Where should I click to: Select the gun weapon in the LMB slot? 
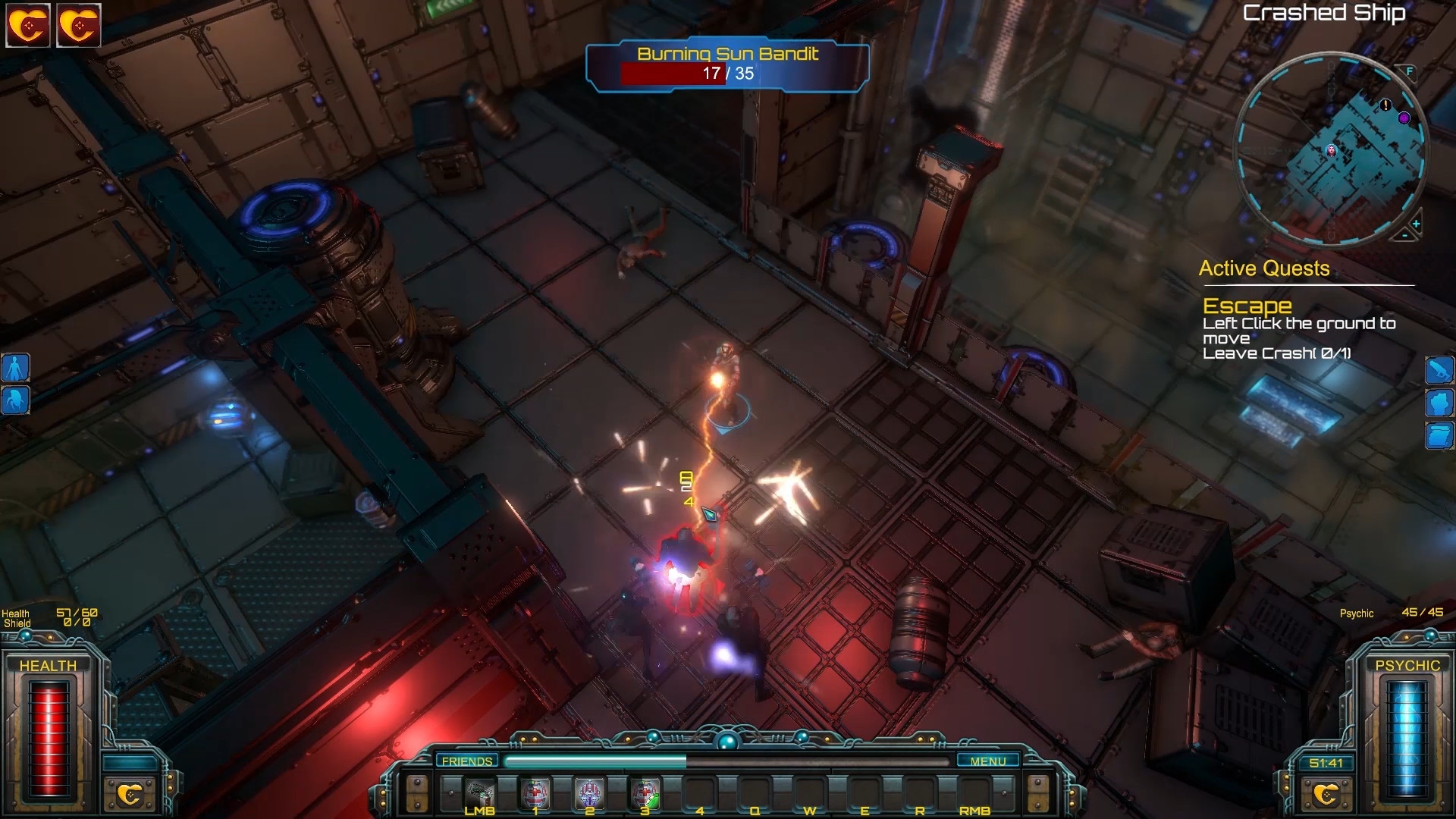(479, 794)
